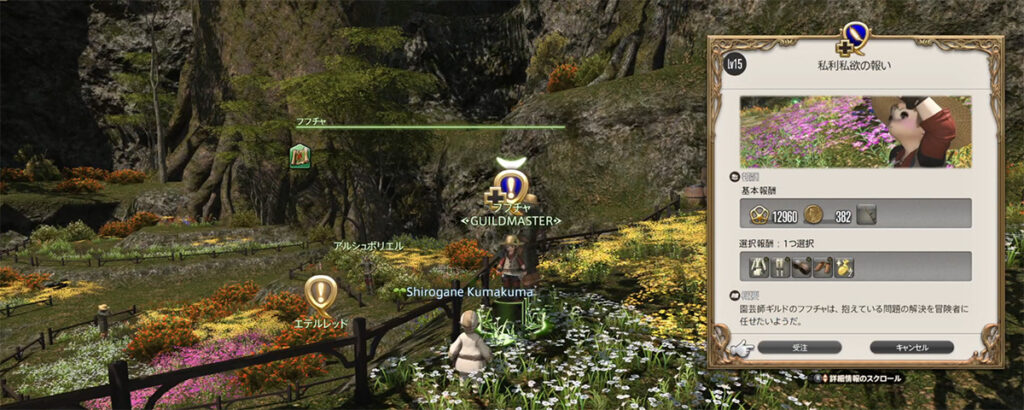Click the quest preview image of flowers

coord(855,132)
